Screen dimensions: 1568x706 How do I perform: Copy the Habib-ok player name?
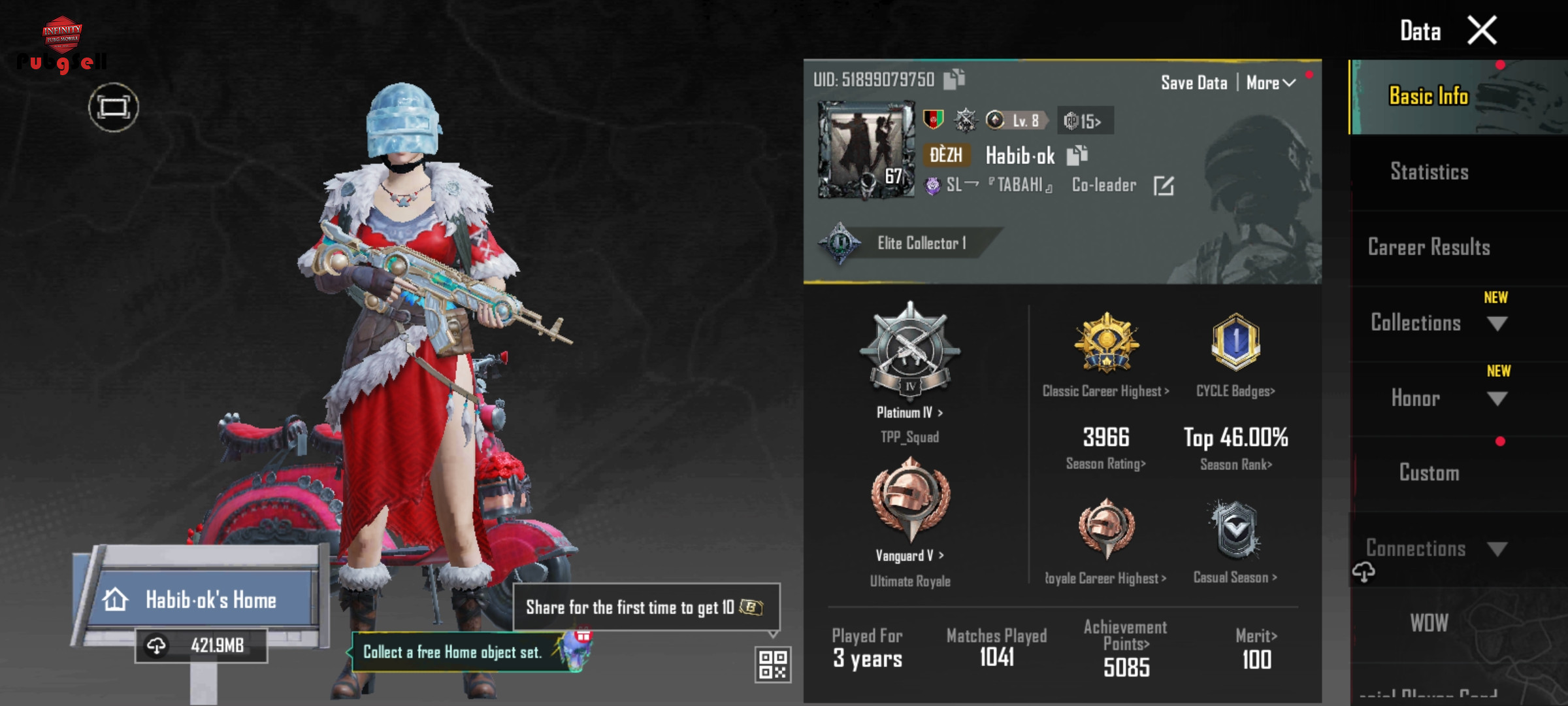pos(1077,156)
